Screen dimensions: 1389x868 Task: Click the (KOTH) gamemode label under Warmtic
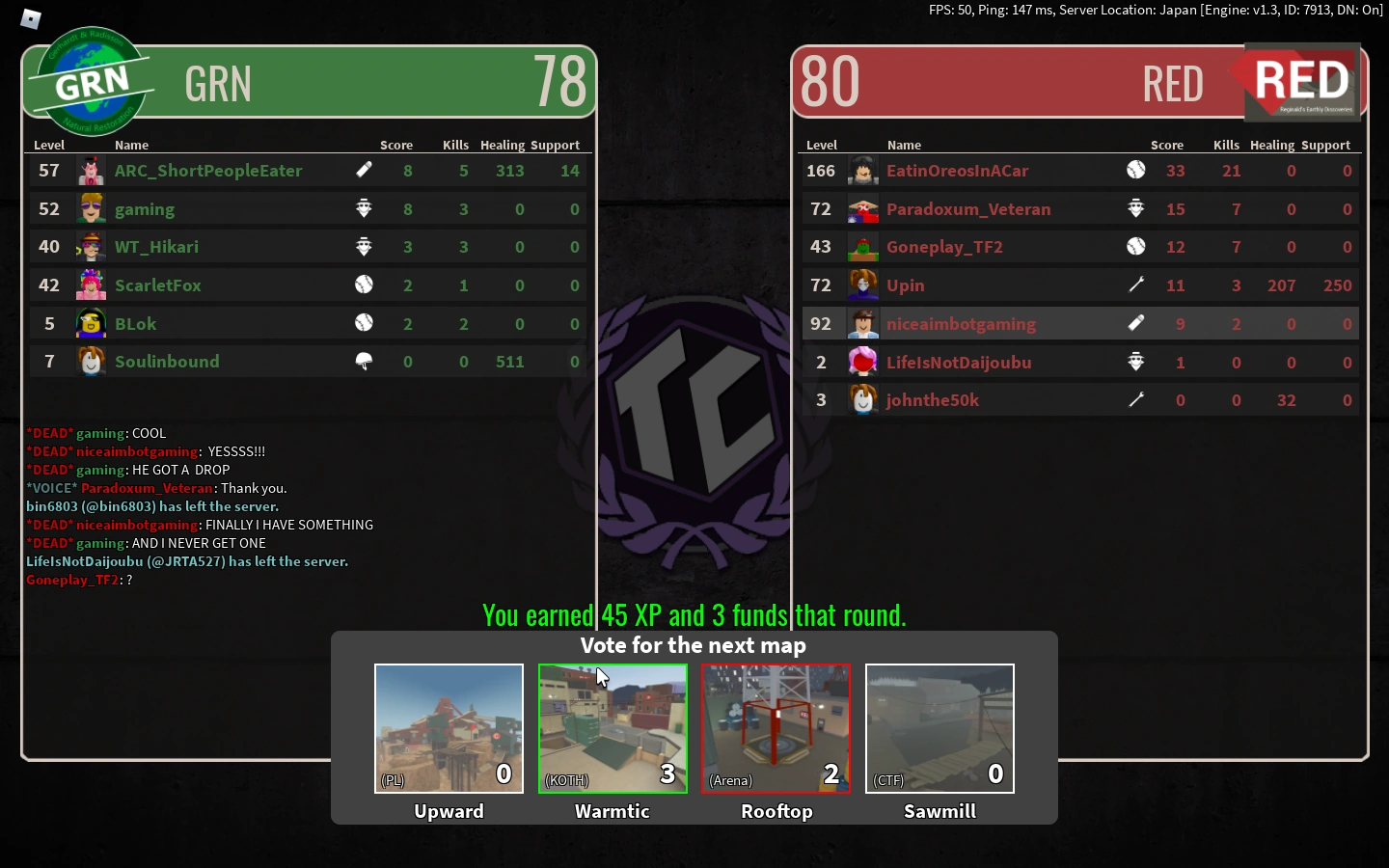566,781
